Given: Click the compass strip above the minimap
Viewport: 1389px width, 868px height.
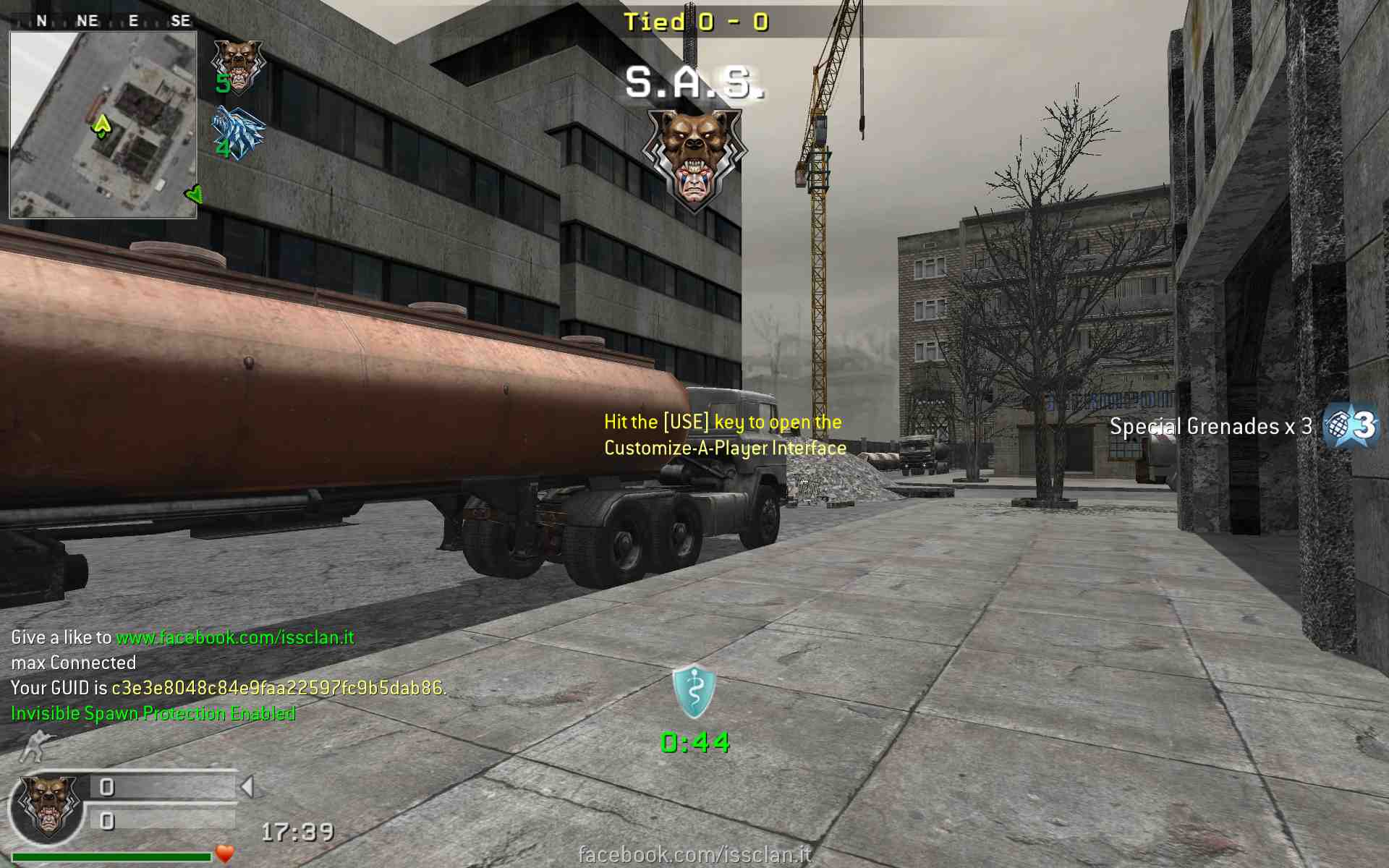Looking at the screenshot, I should coord(103,21).
